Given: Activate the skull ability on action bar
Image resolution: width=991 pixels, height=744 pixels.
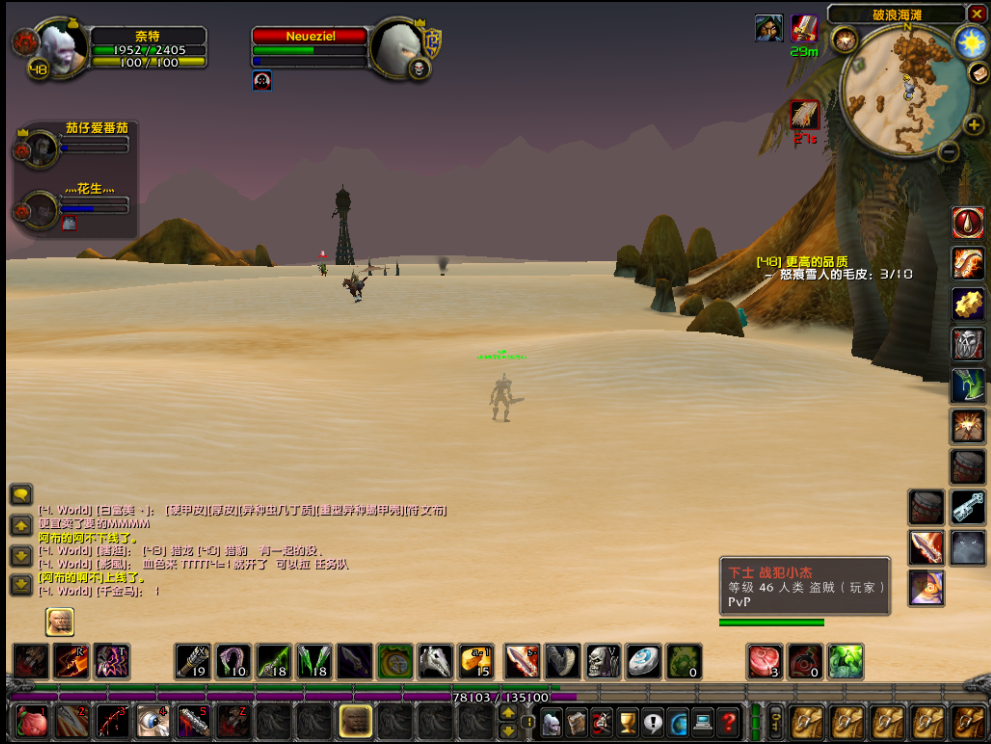Looking at the screenshot, I should pyautogui.click(x=602, y=661).
